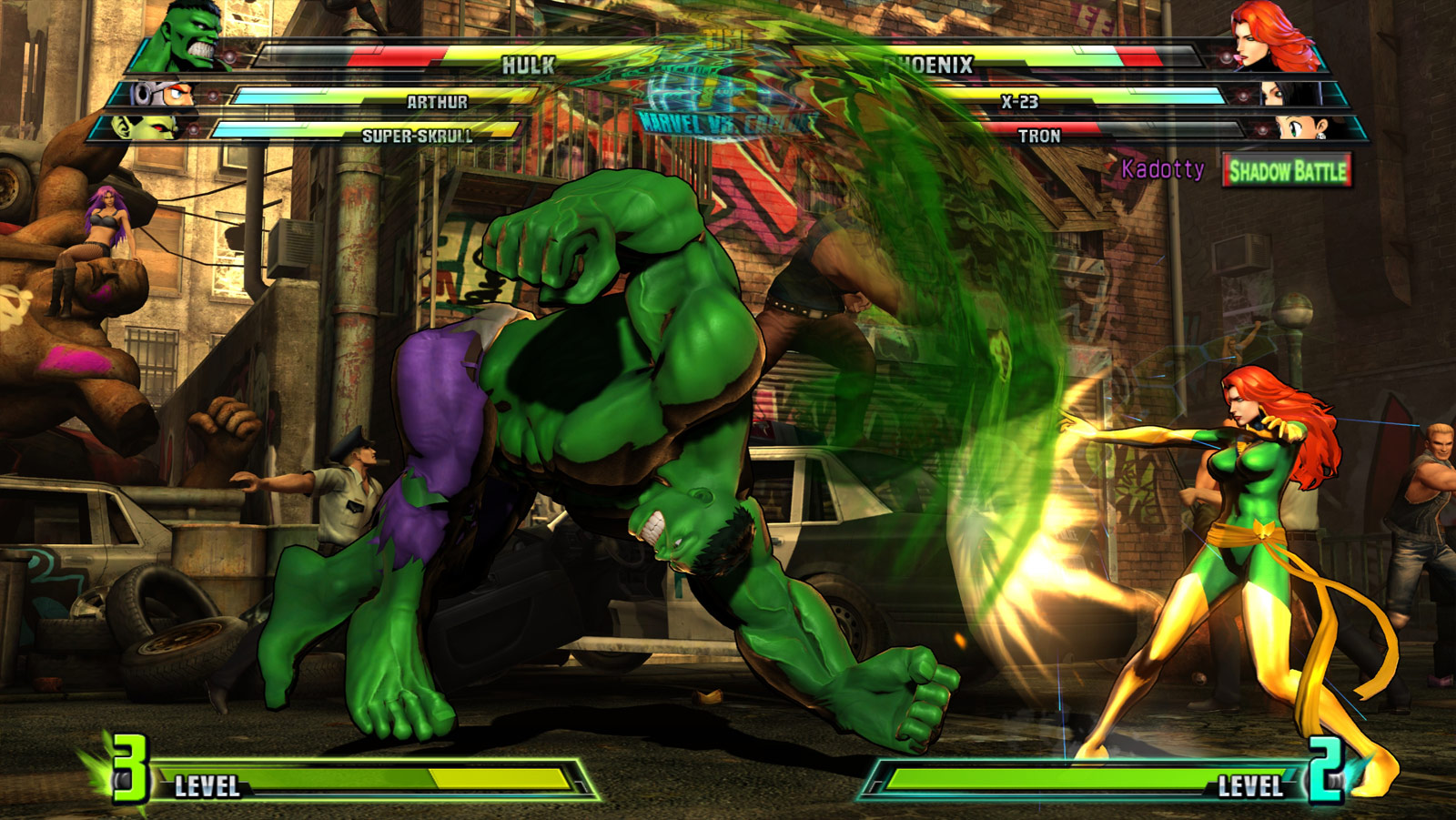Click the Level 2 hyper meter number

click(1328, 771)
